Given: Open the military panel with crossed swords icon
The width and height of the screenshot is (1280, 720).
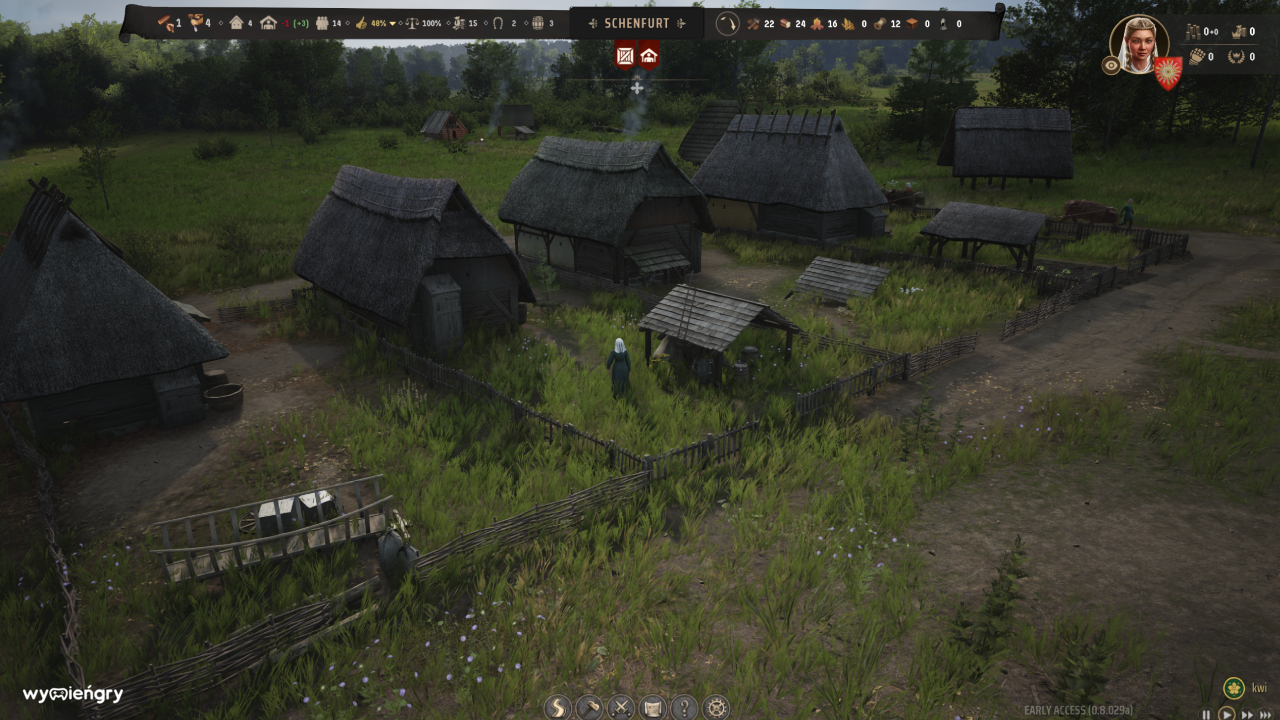Looking at the screenshot, I should (620, 709).
